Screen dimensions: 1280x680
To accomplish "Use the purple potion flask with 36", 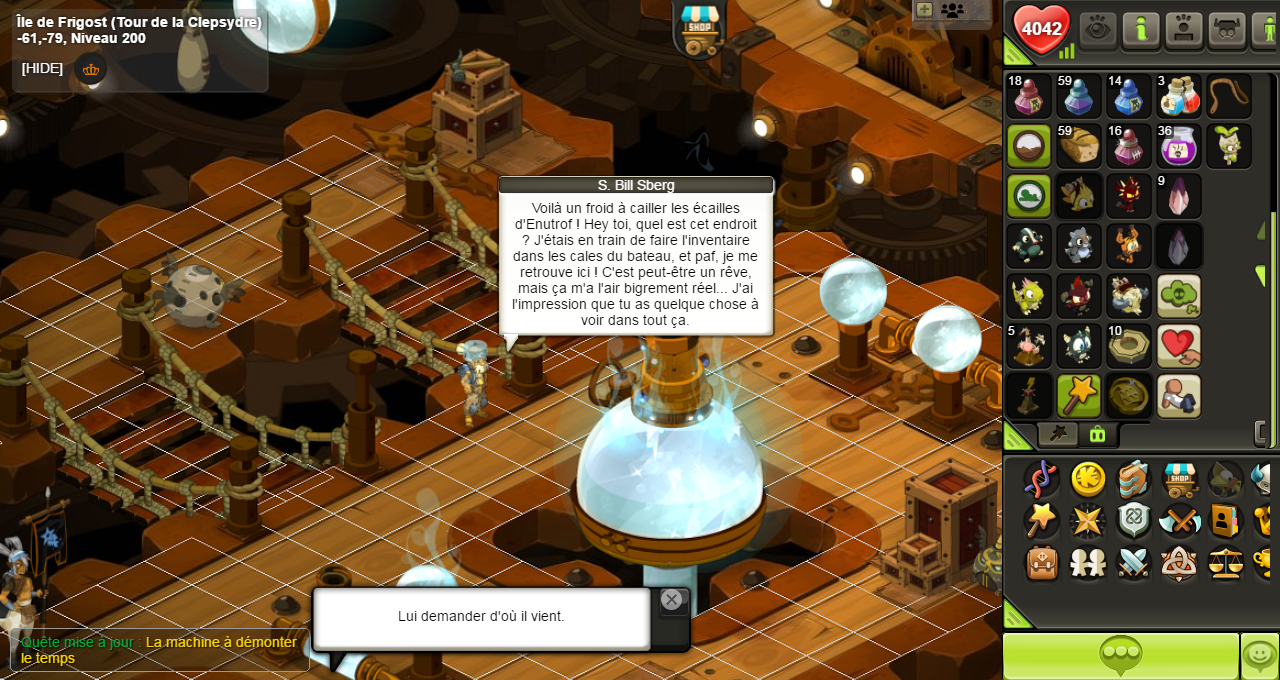I will pos(1179,146).
